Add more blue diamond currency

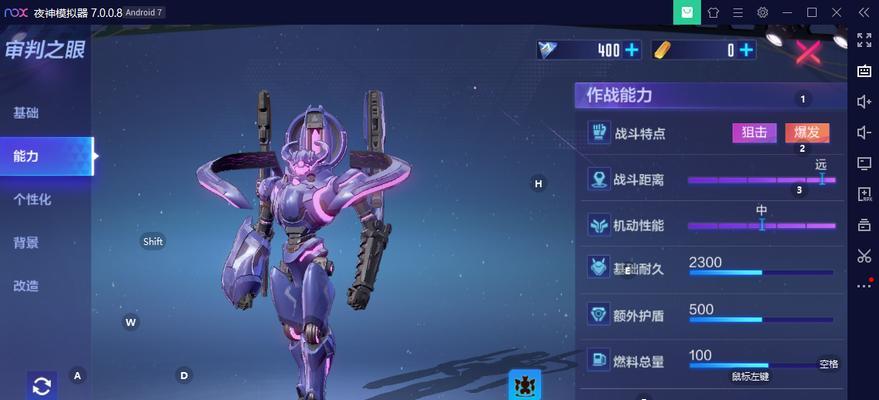[x=632, y=50]
